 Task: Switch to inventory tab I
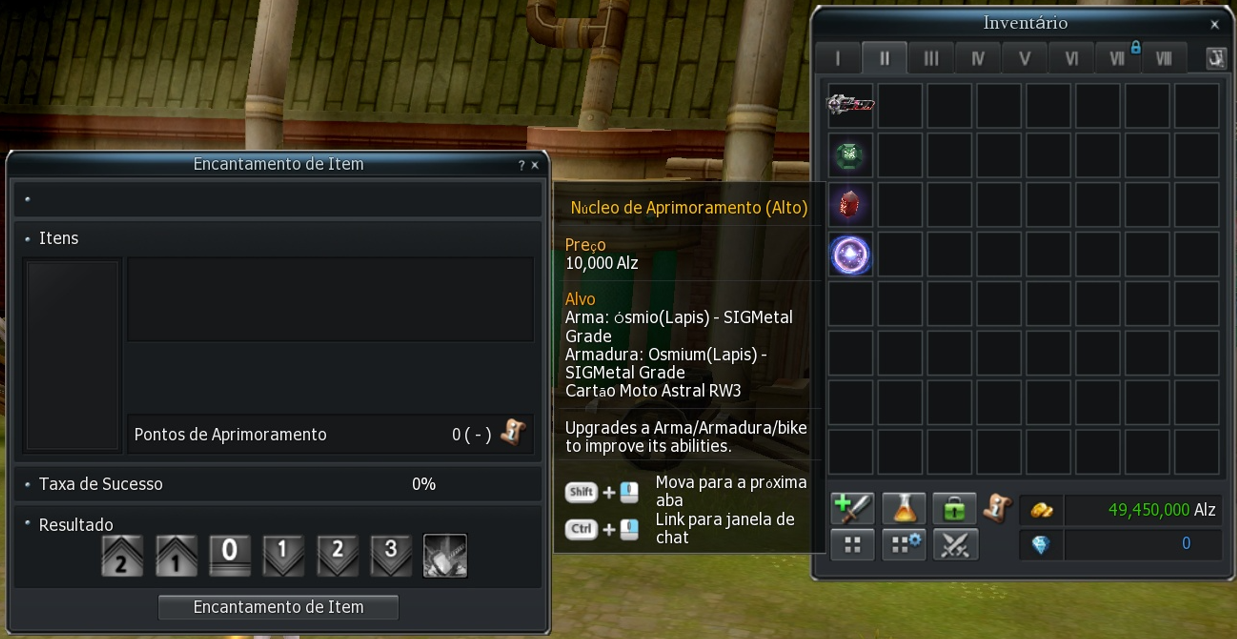click(837, 58)
